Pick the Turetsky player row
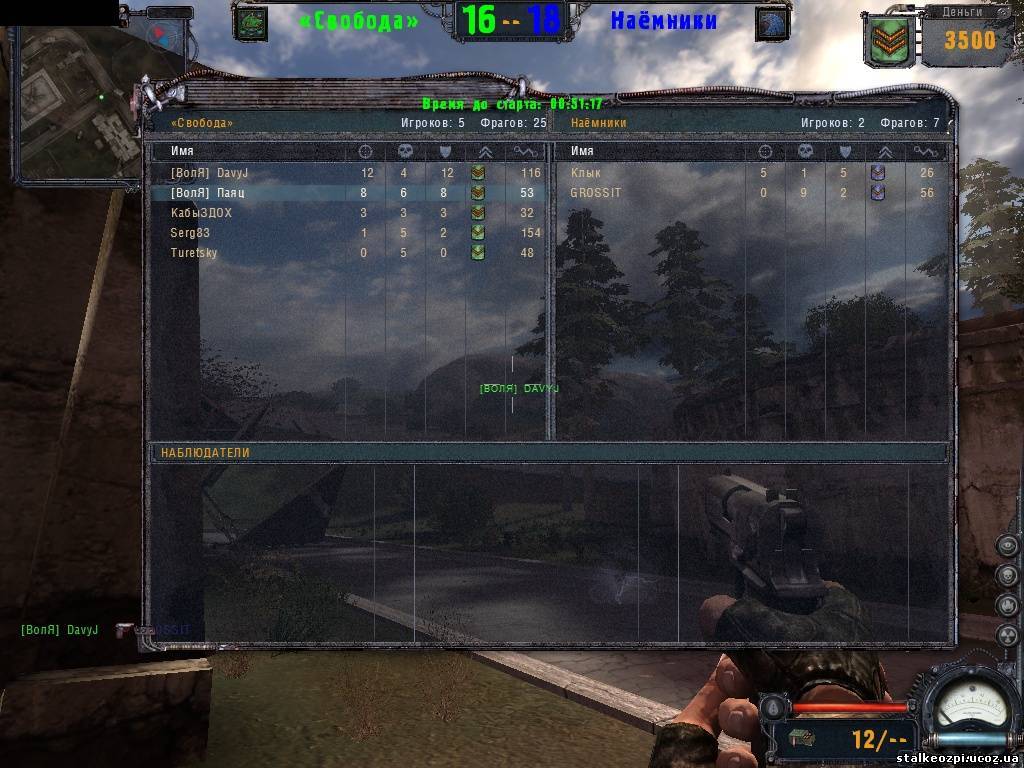Viewport: 1024px width, 768px height. pyautogui.click(x=194, y=253)
